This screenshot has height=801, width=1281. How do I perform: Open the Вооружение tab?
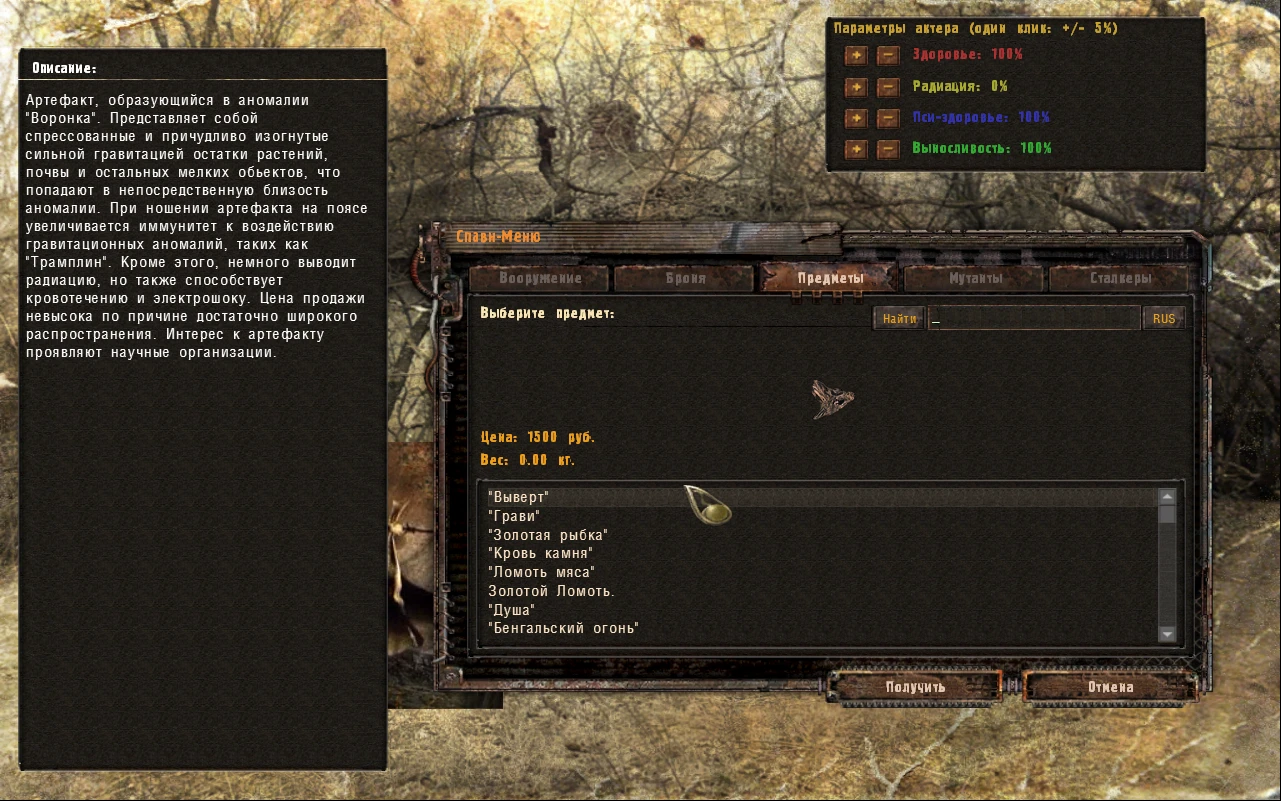pos(541,279)
